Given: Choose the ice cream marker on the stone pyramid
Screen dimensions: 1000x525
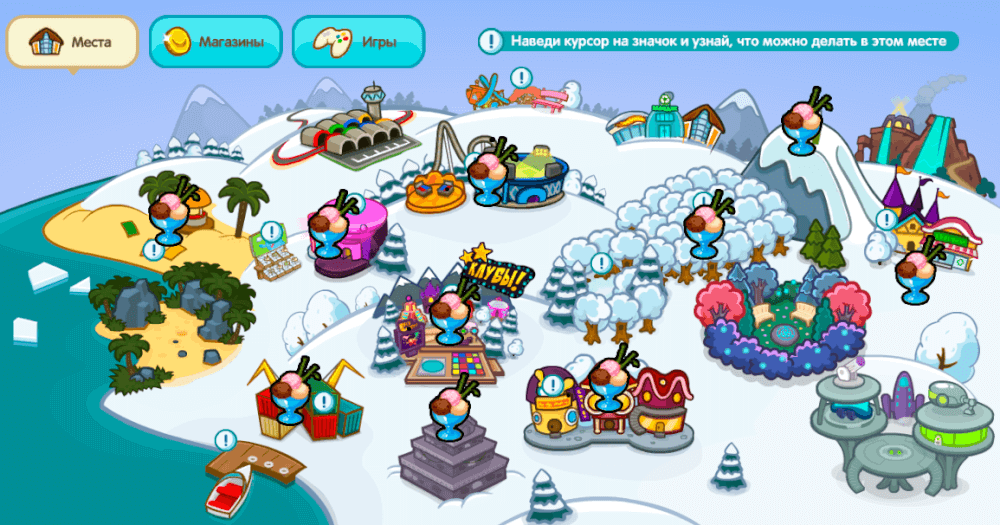Looking at the screenshot, I should (x=451, y=410).
